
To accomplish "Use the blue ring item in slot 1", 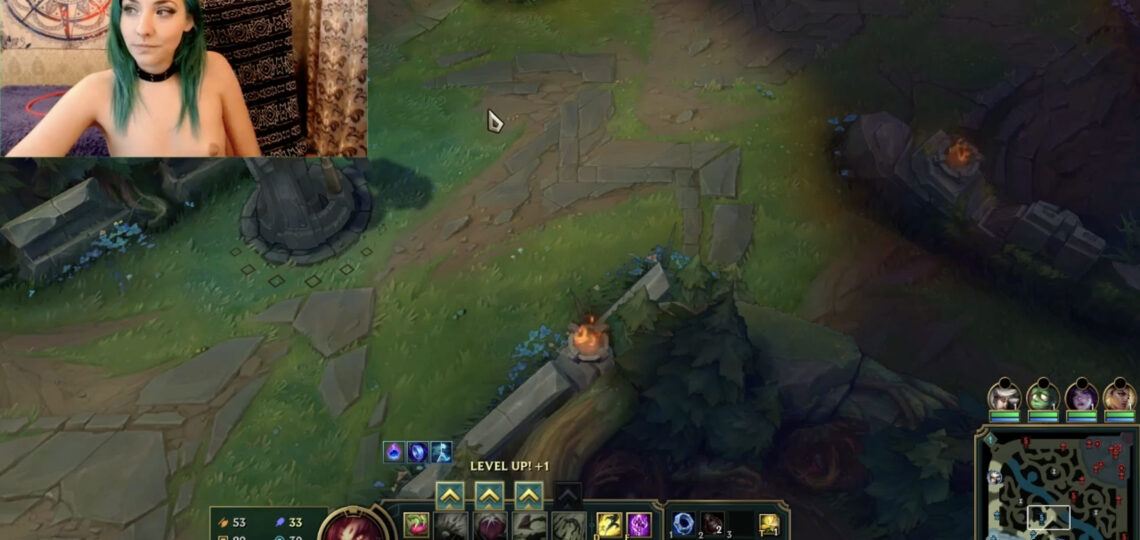I will pos(684,522).
